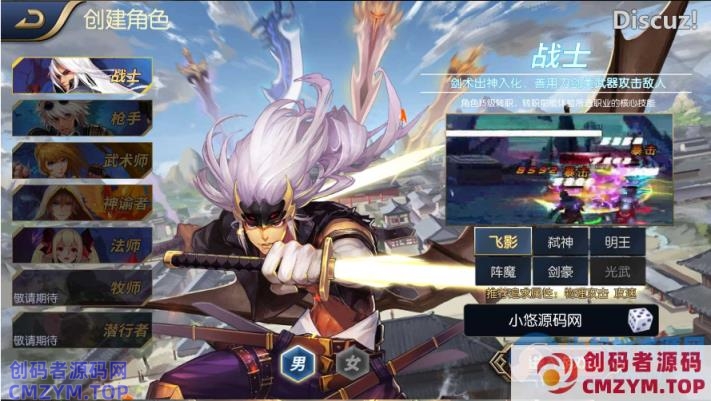Switch to the female 女 gender
Viewport: 711px width, 401px height.
pyautogui.click(x=351, y=362)
